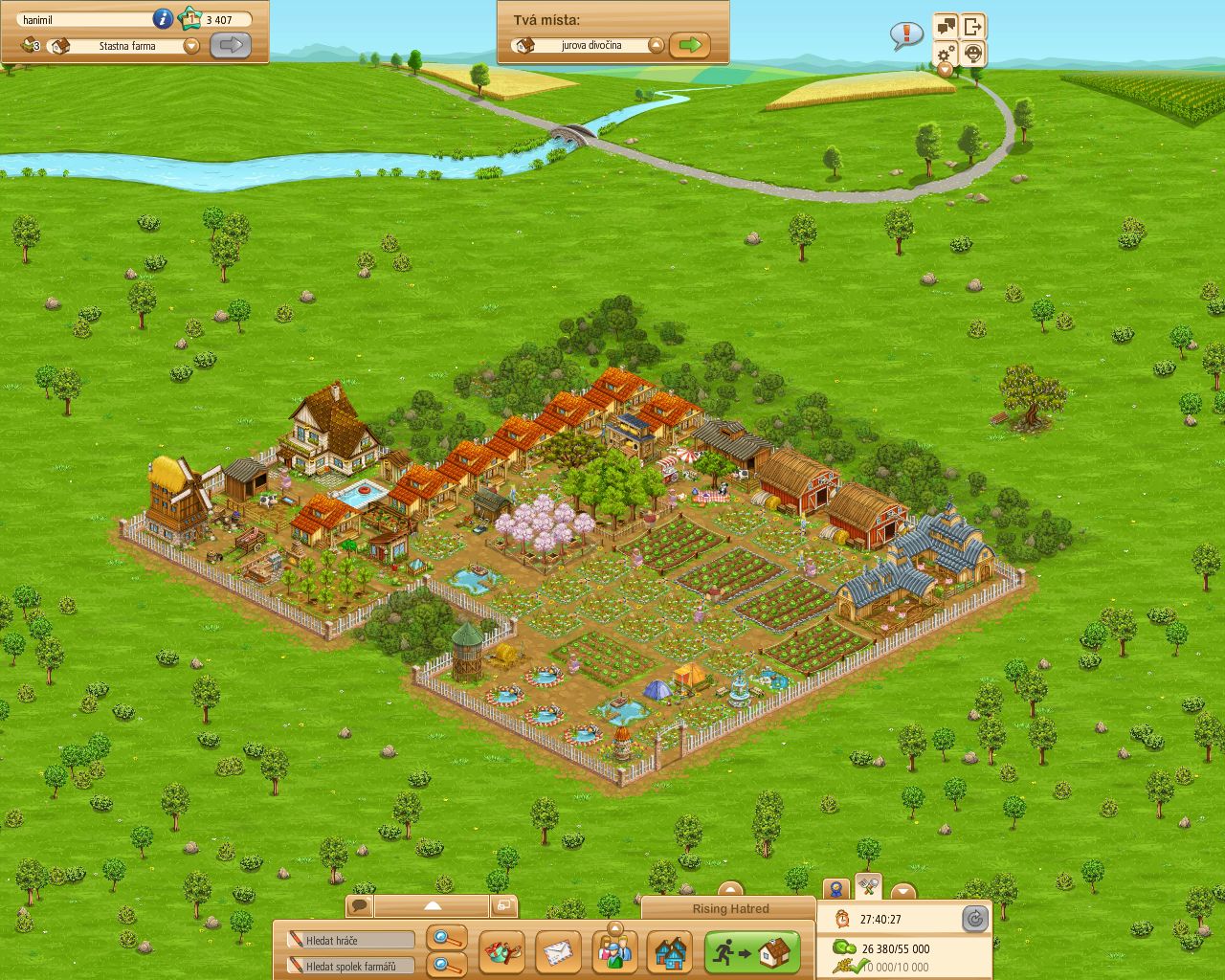Image resolution: width=1225 pixels, height=980 pixels.
Task: Open the chat bubble at bottom left
Action: (x=359, y=903)
